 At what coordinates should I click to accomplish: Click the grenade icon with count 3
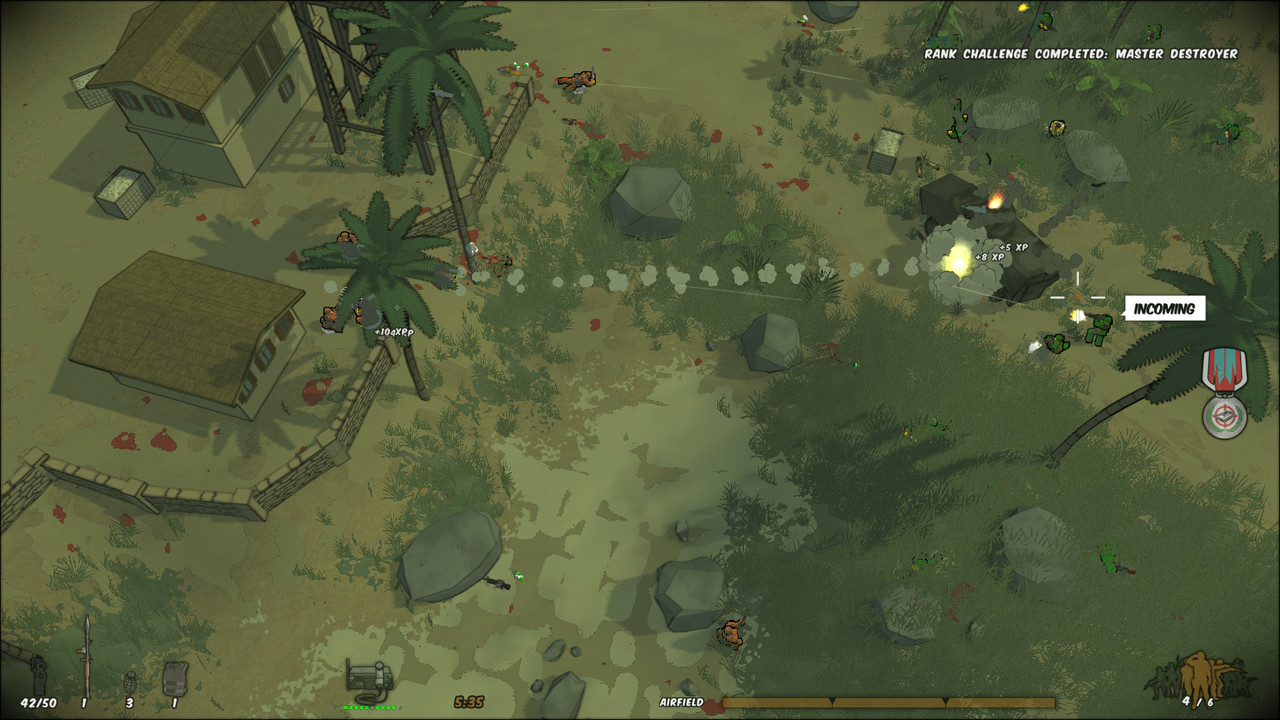pos(130,685)
